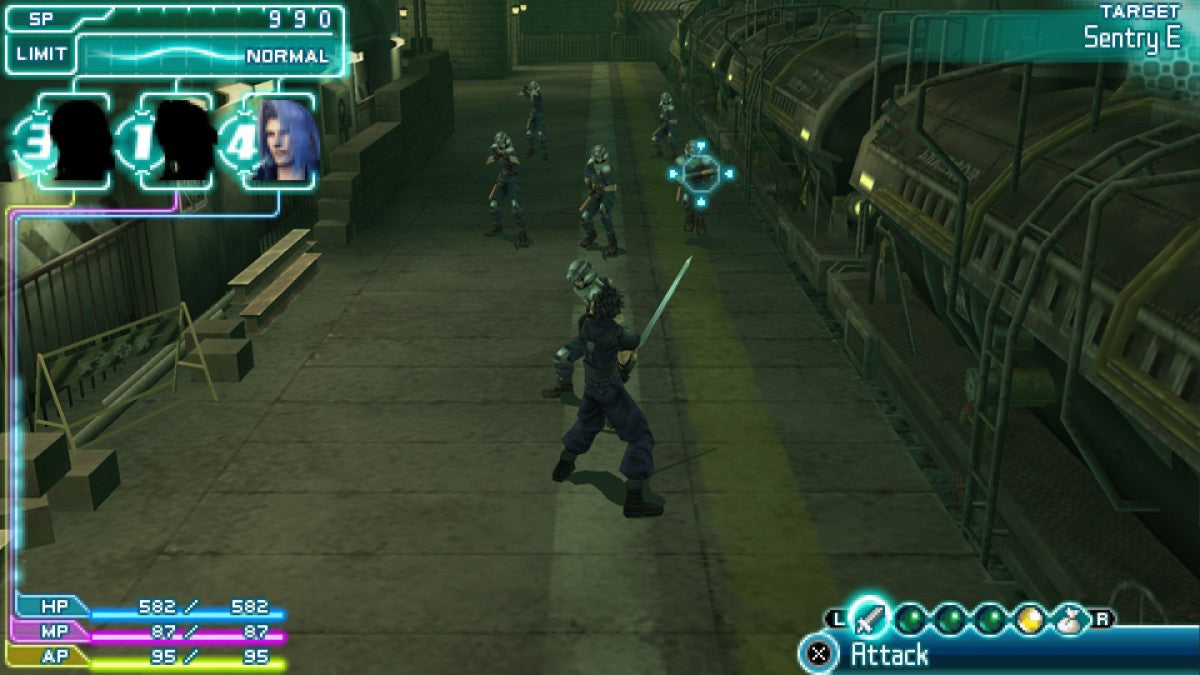Select the sword Attack command icon

871,619
